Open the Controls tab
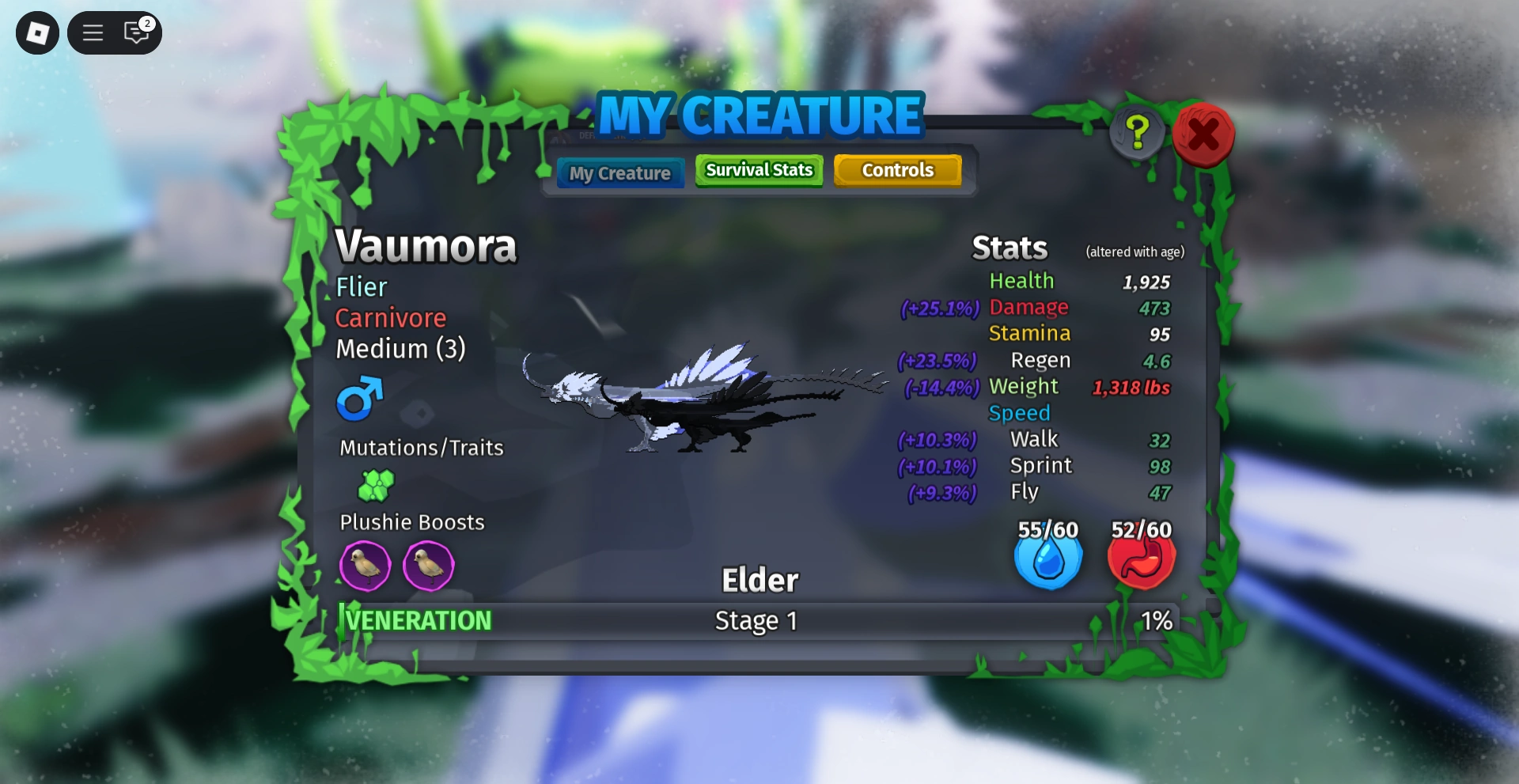The height and width of the screenshot is (784, 1519). click(897, 169)
